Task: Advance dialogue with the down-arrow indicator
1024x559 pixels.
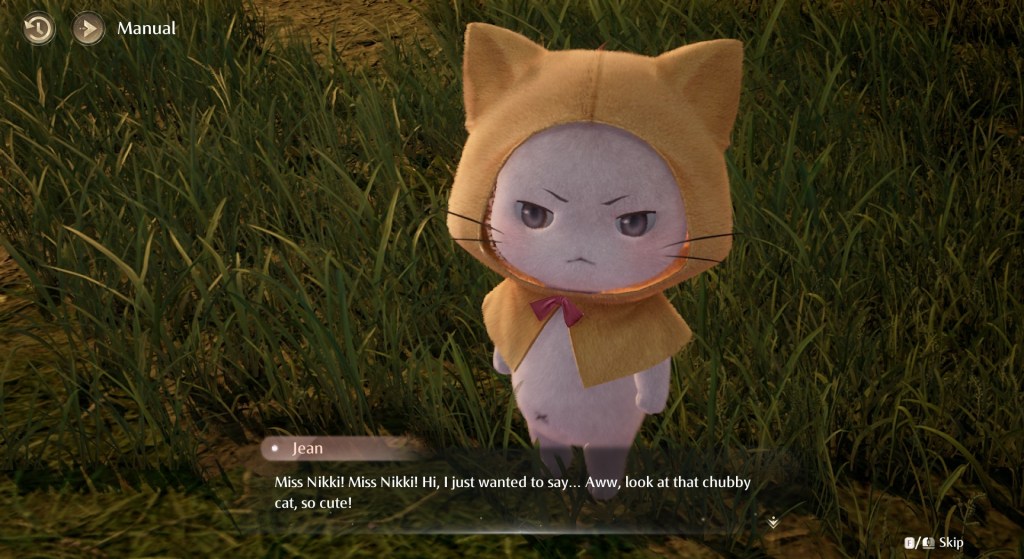Action: [773, 522]
